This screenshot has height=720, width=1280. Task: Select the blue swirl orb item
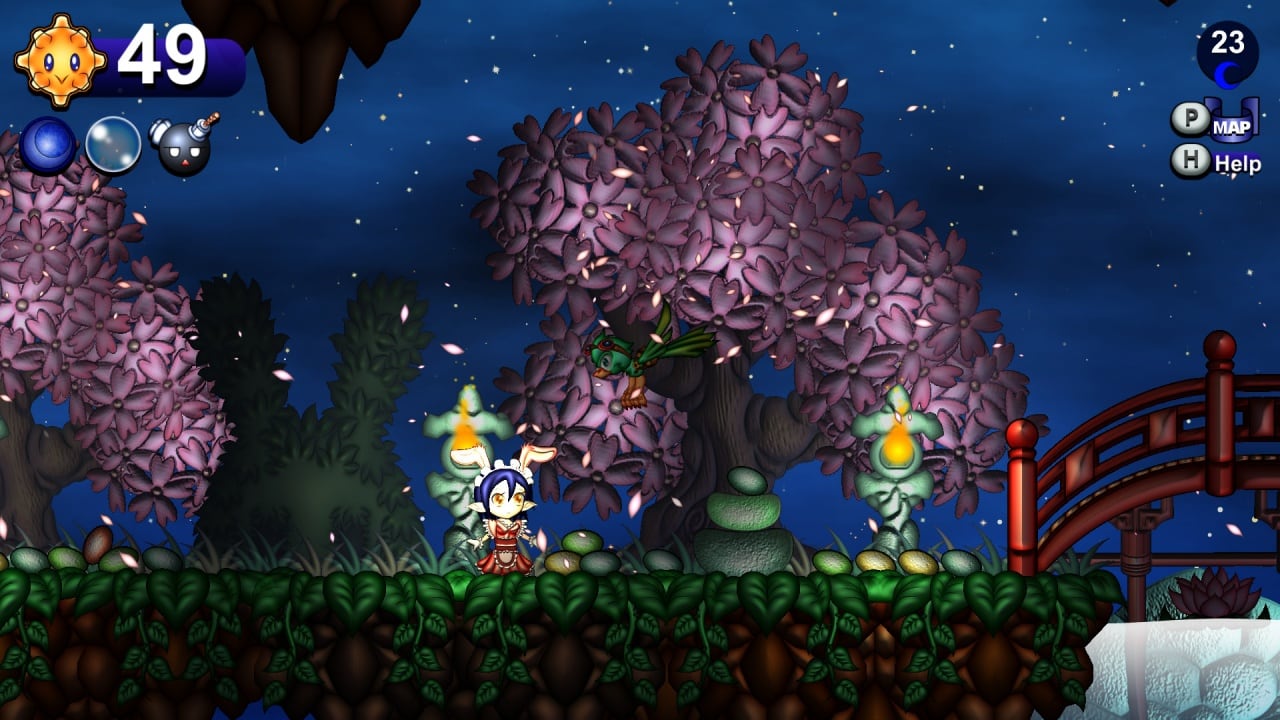coord(46,144)
